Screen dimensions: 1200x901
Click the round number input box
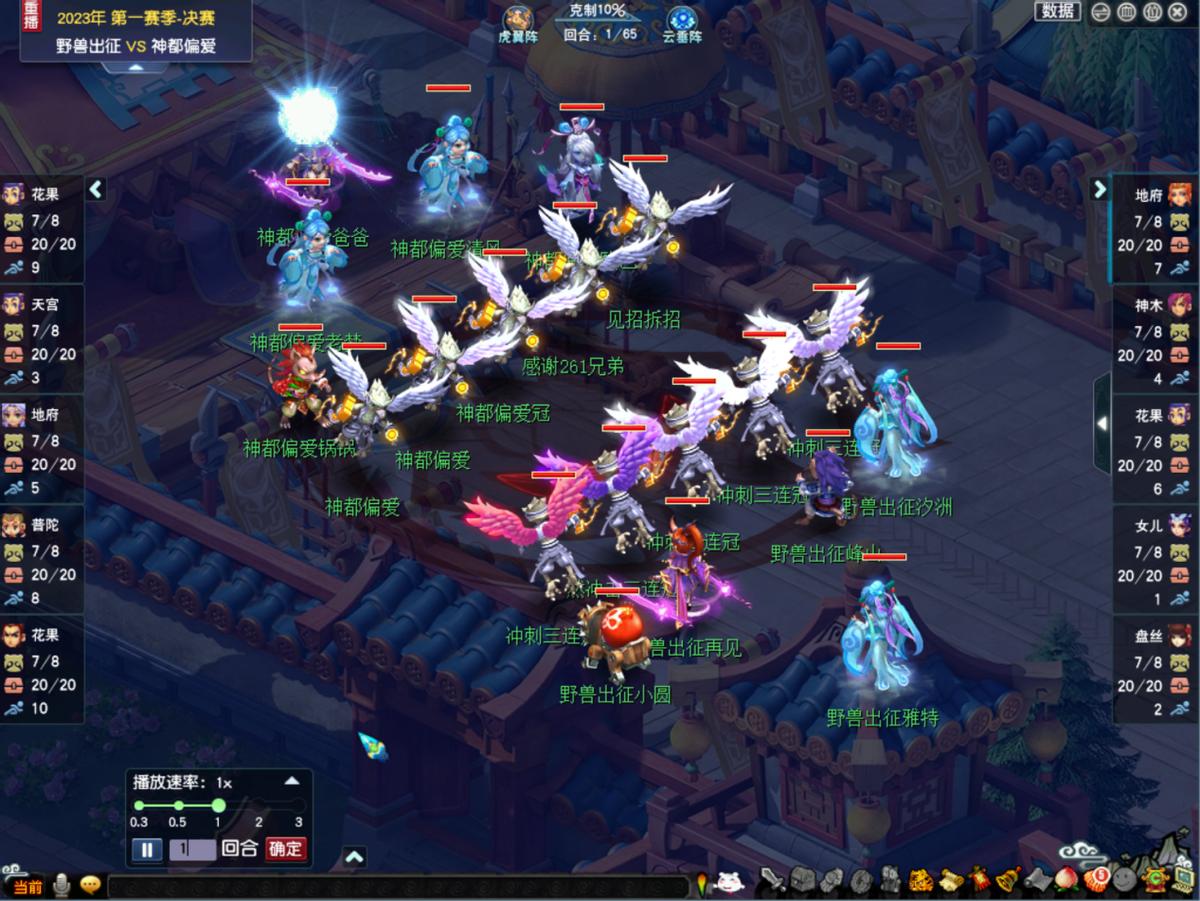click(x=192, y=849)
